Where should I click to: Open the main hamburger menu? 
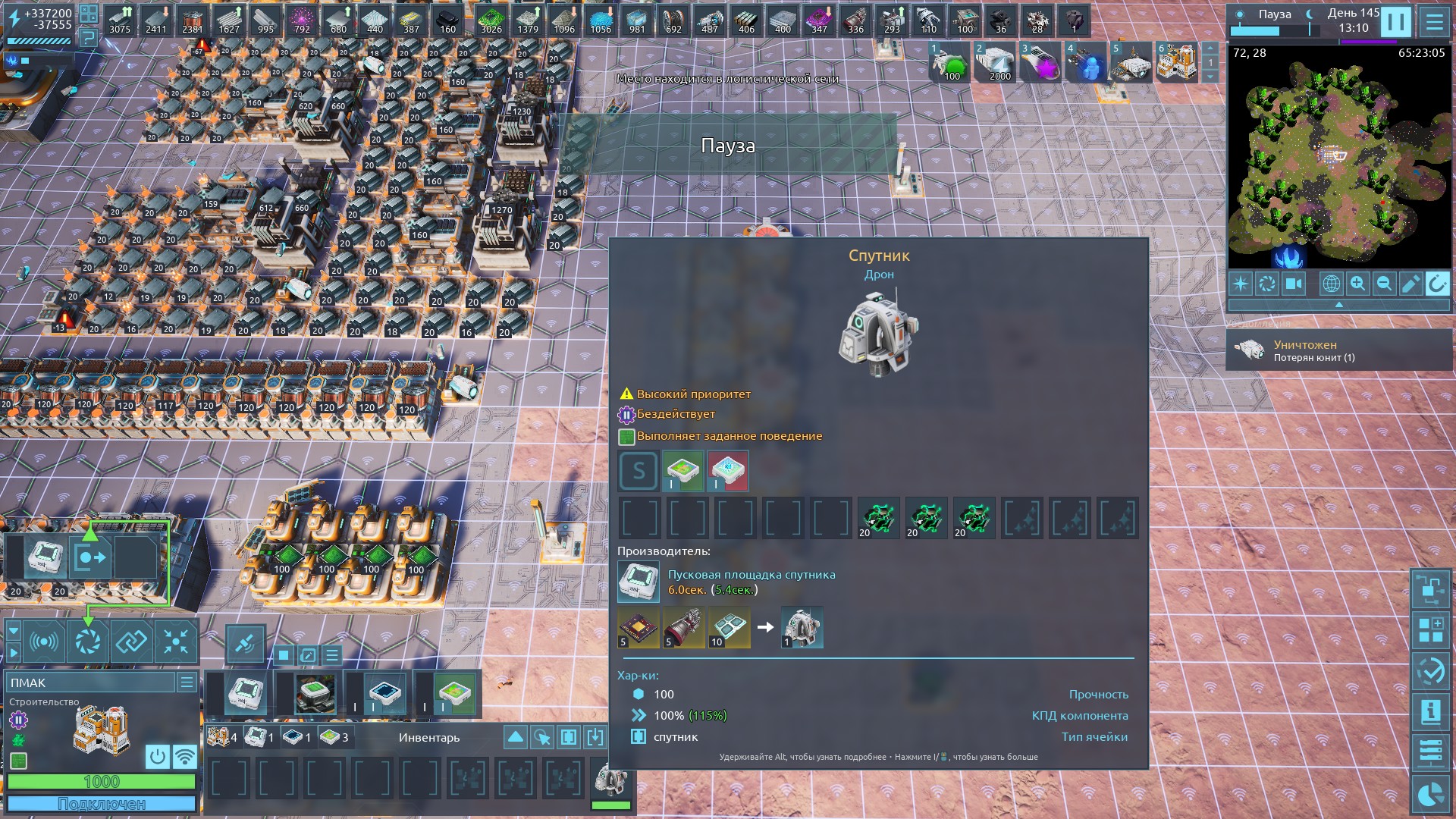tap(1433, 21)
